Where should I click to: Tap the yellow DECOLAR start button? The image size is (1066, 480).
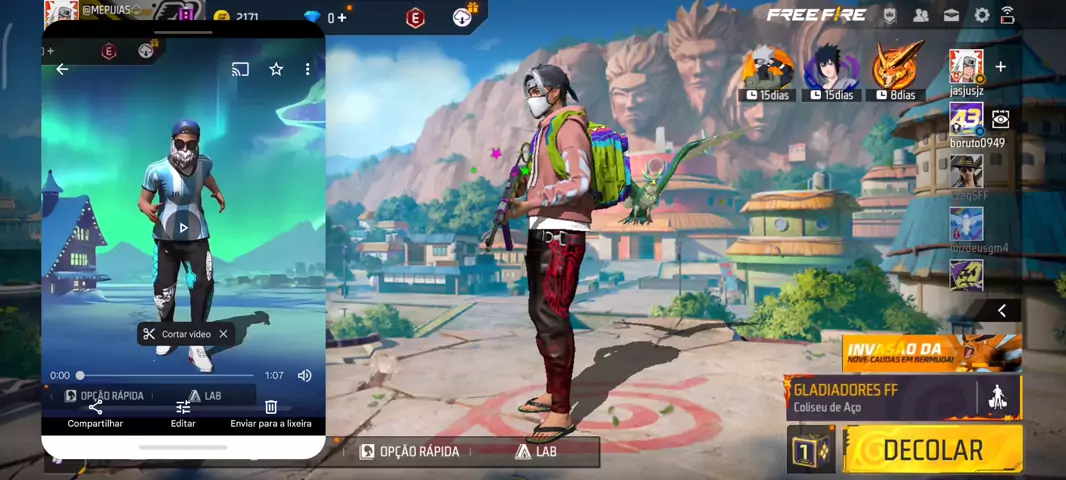click(932, 449)
